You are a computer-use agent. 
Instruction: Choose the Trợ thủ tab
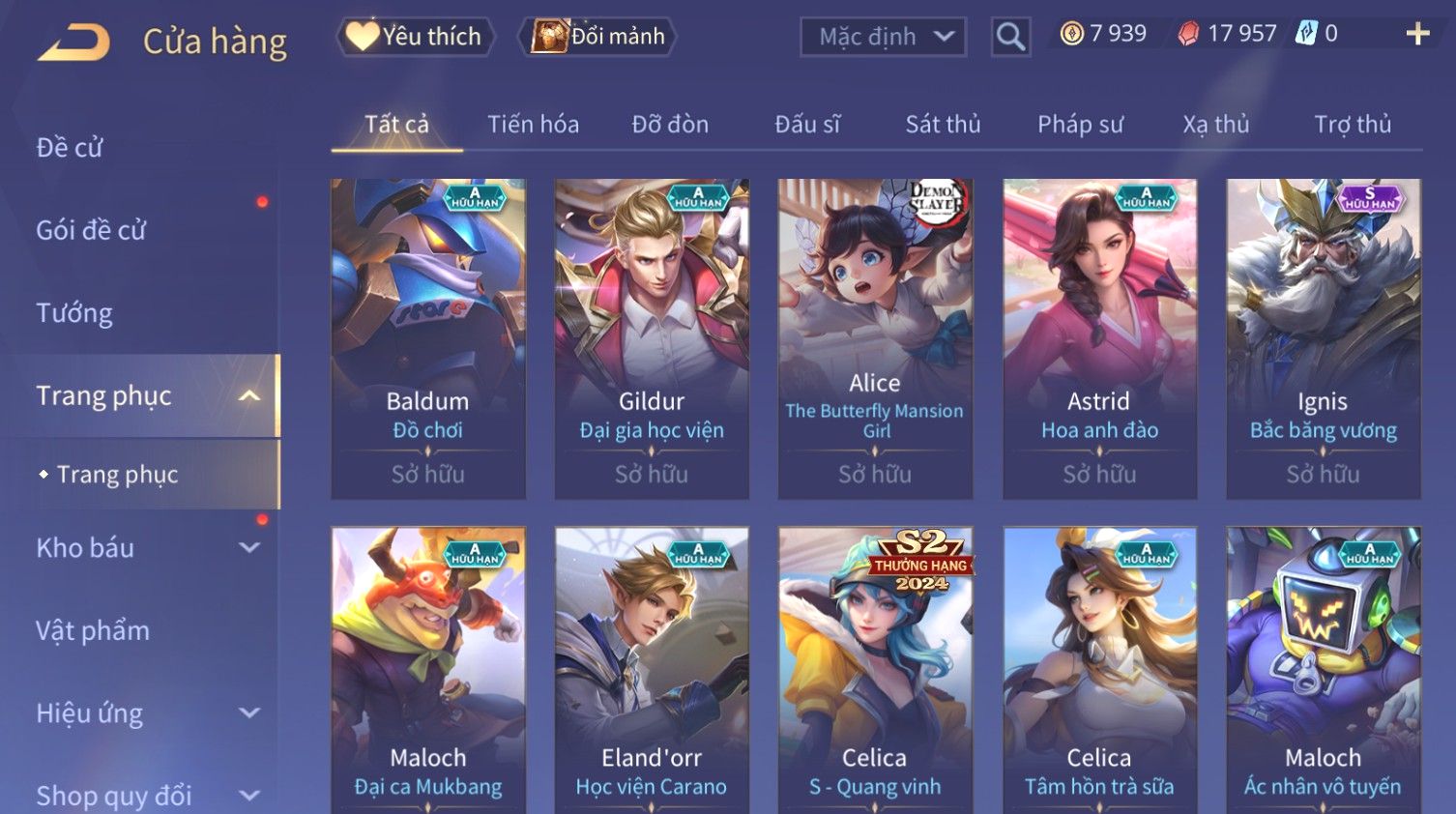(x=1352, y=125)
